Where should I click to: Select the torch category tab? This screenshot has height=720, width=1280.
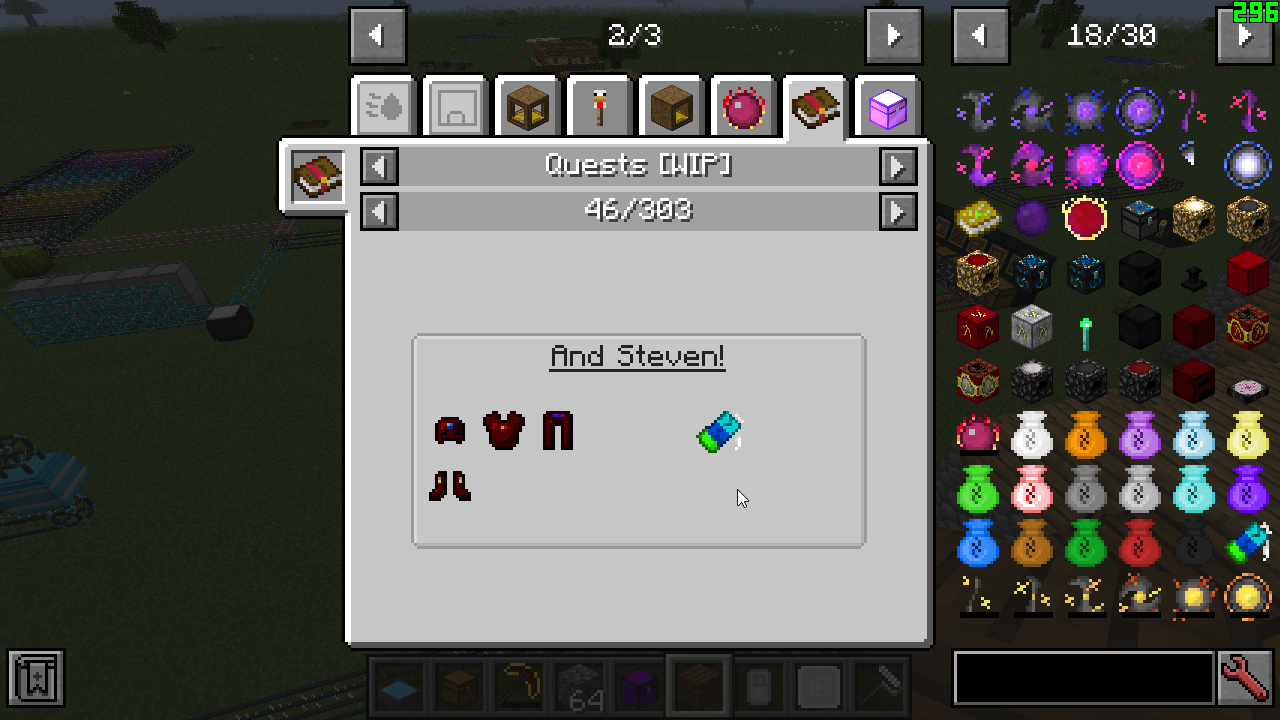click(x=600, y=106)
